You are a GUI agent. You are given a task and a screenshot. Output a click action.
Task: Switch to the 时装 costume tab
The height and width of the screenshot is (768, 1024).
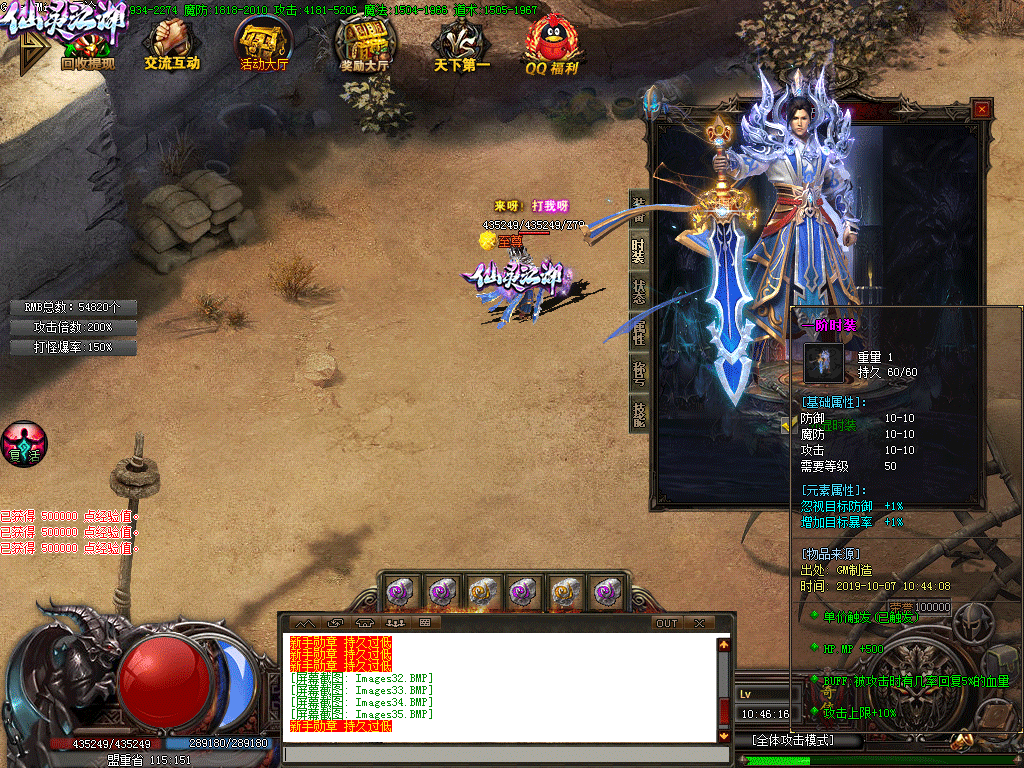(638, 250)
